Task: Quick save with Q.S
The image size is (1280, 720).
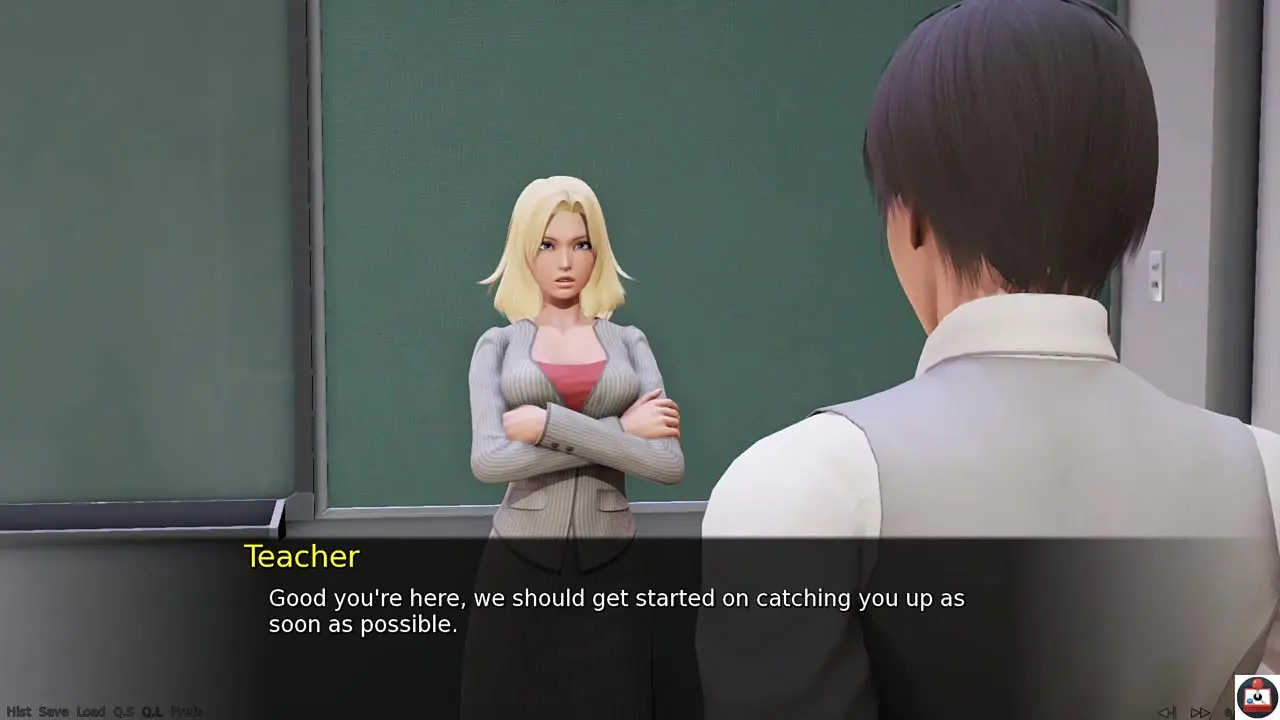Action: (124, 712)
